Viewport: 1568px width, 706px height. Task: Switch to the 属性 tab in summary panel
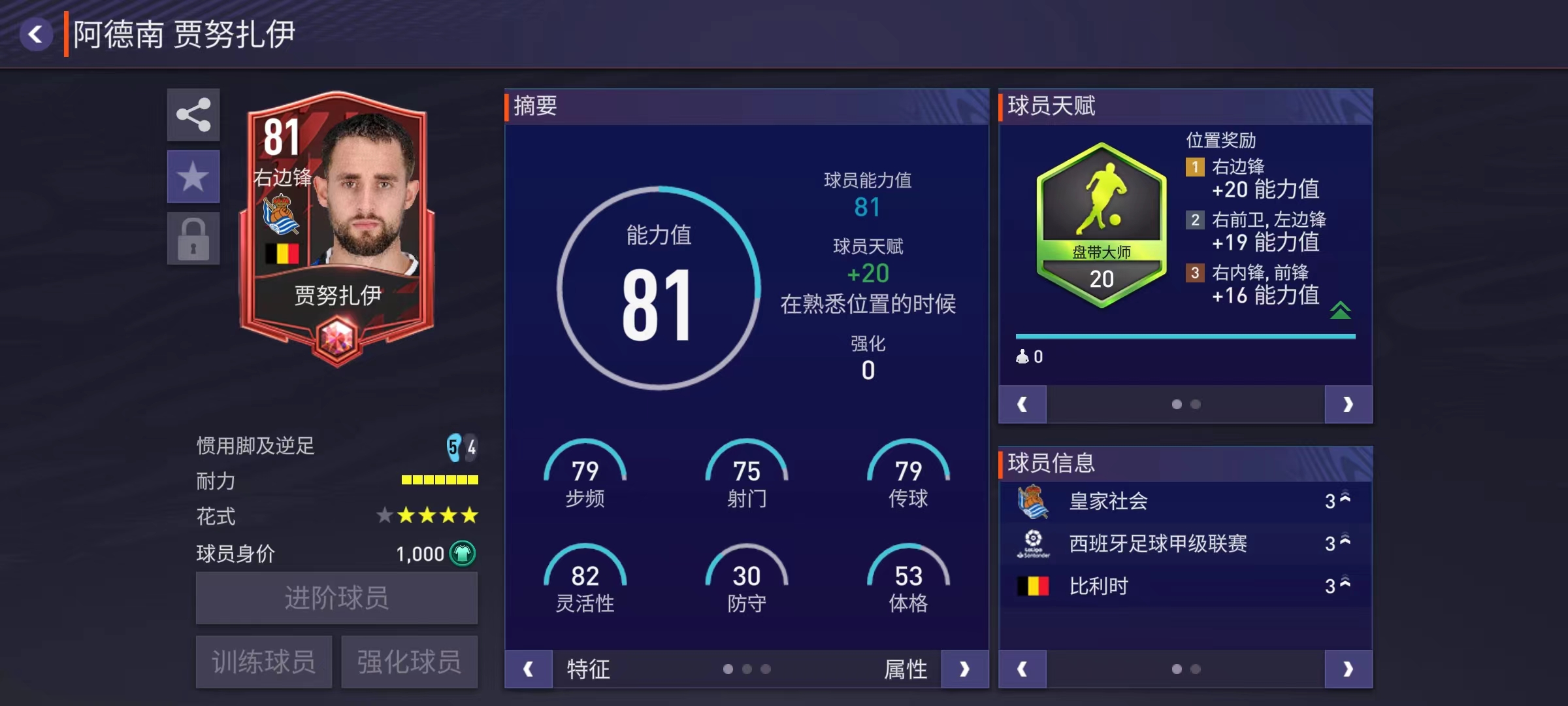[907, 669]
